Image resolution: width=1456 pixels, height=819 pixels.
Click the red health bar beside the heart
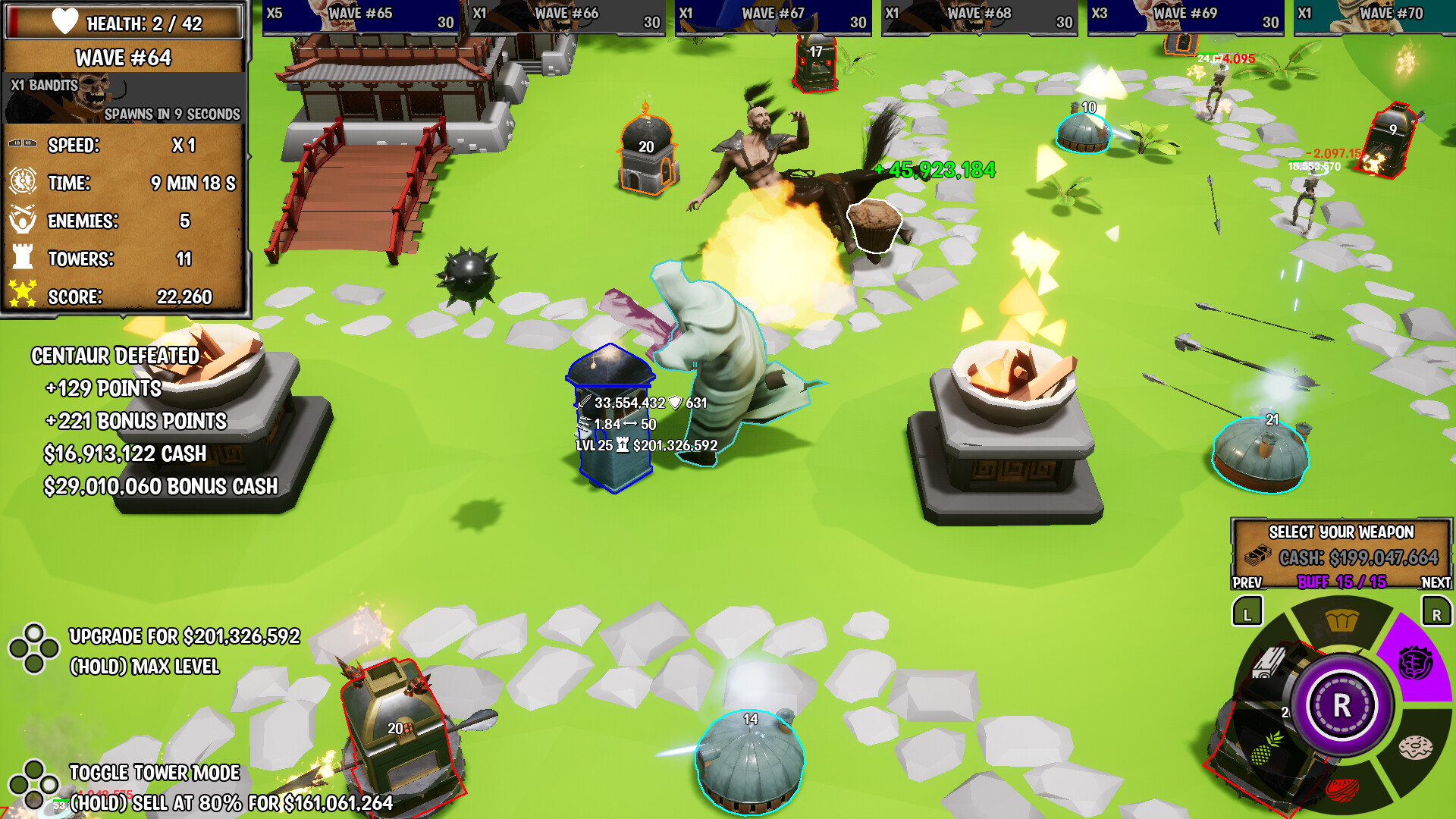click(x=14, y=22)
